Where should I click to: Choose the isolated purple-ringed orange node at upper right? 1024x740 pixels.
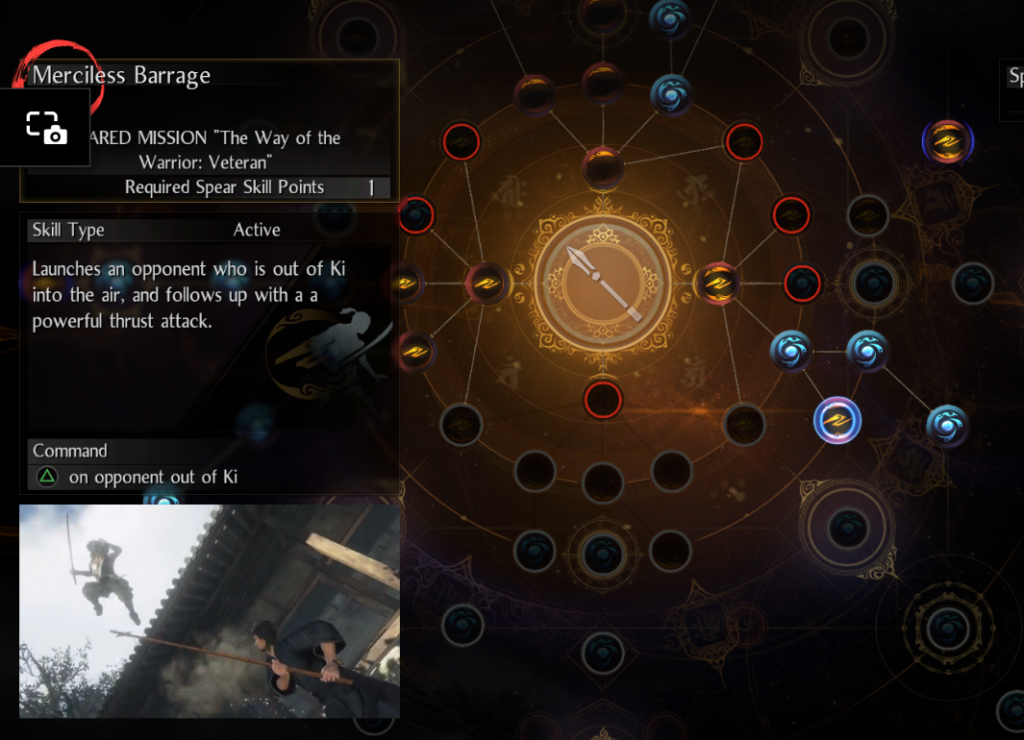click(947, 142)
